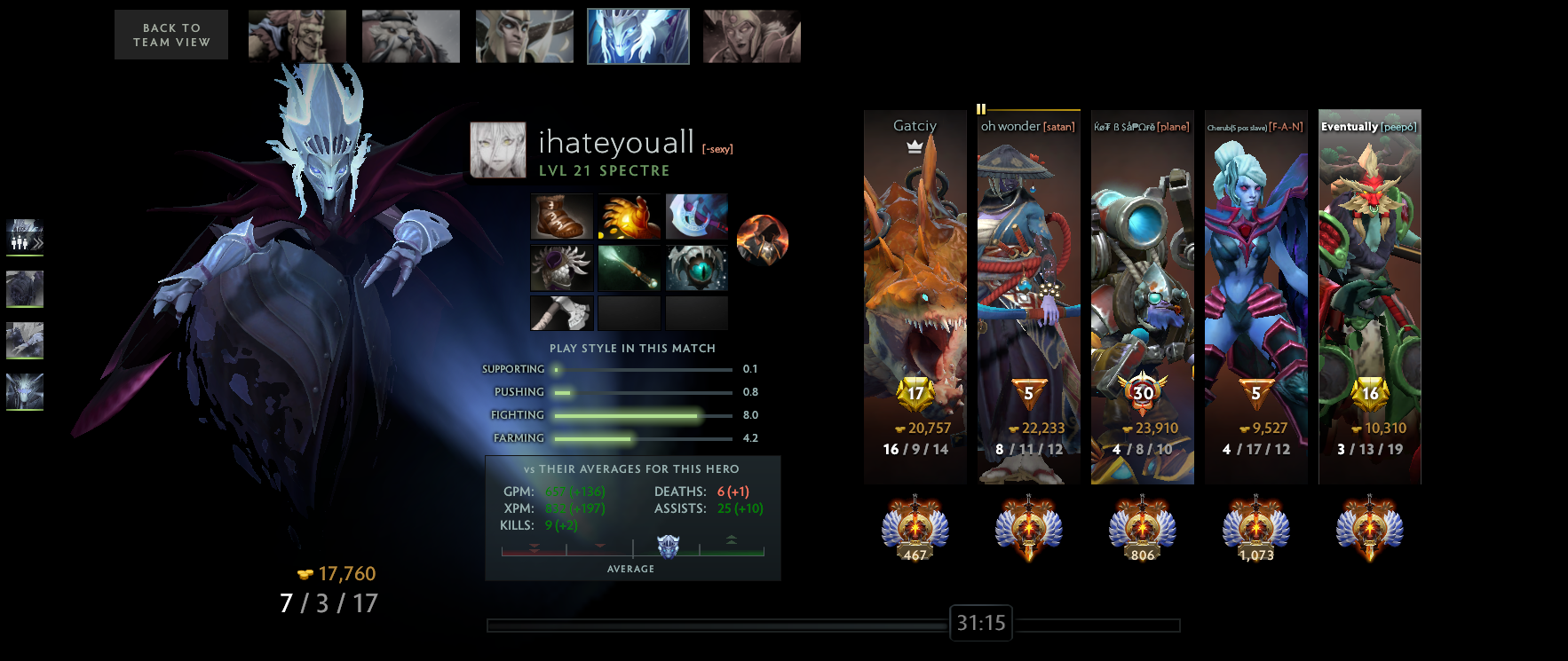The image size is (1568, 661).
Task: Click the BACK TO TEAM VIEW button
Action: tap(170, 34)
